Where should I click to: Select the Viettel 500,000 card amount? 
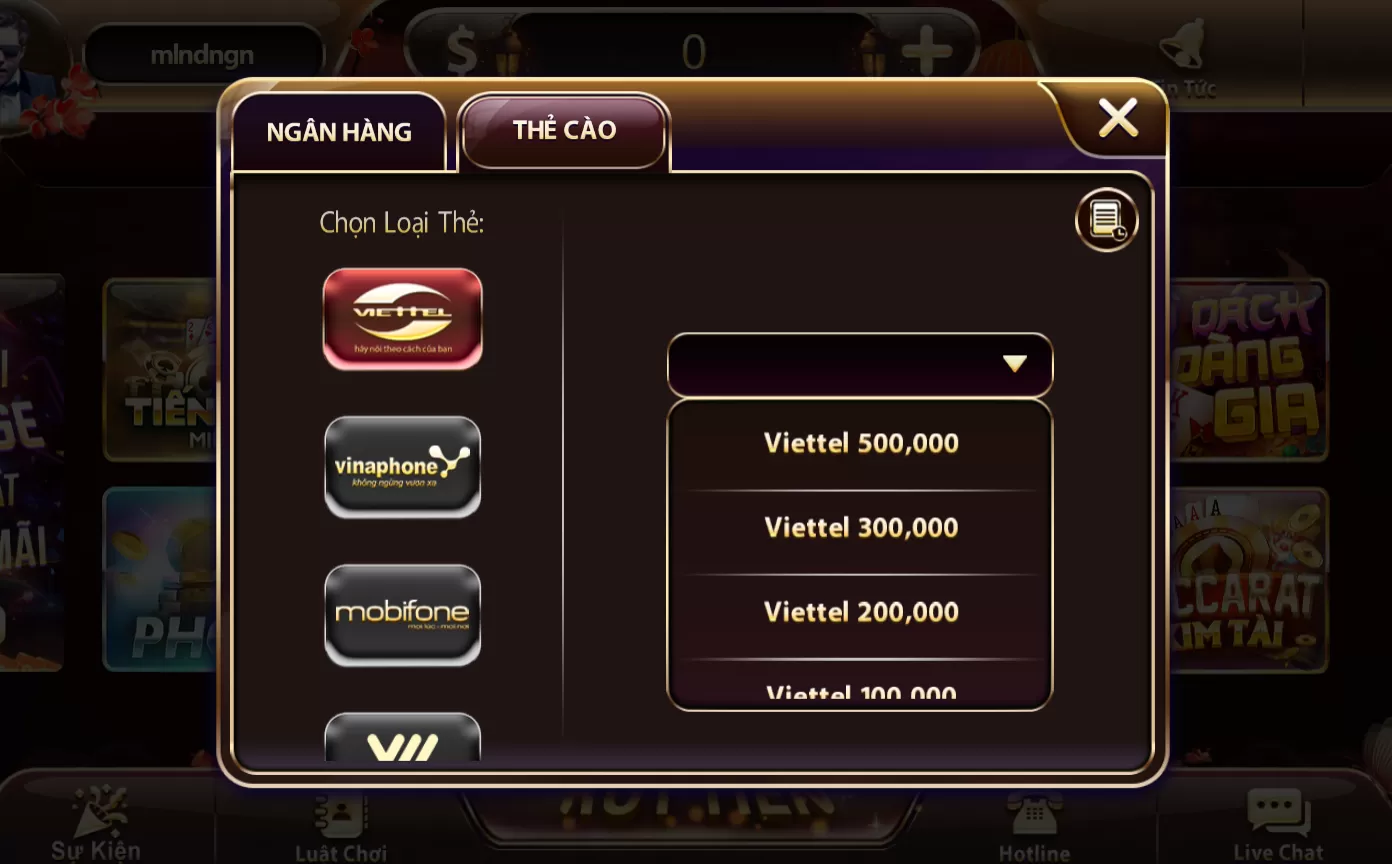tap(859, 443)
